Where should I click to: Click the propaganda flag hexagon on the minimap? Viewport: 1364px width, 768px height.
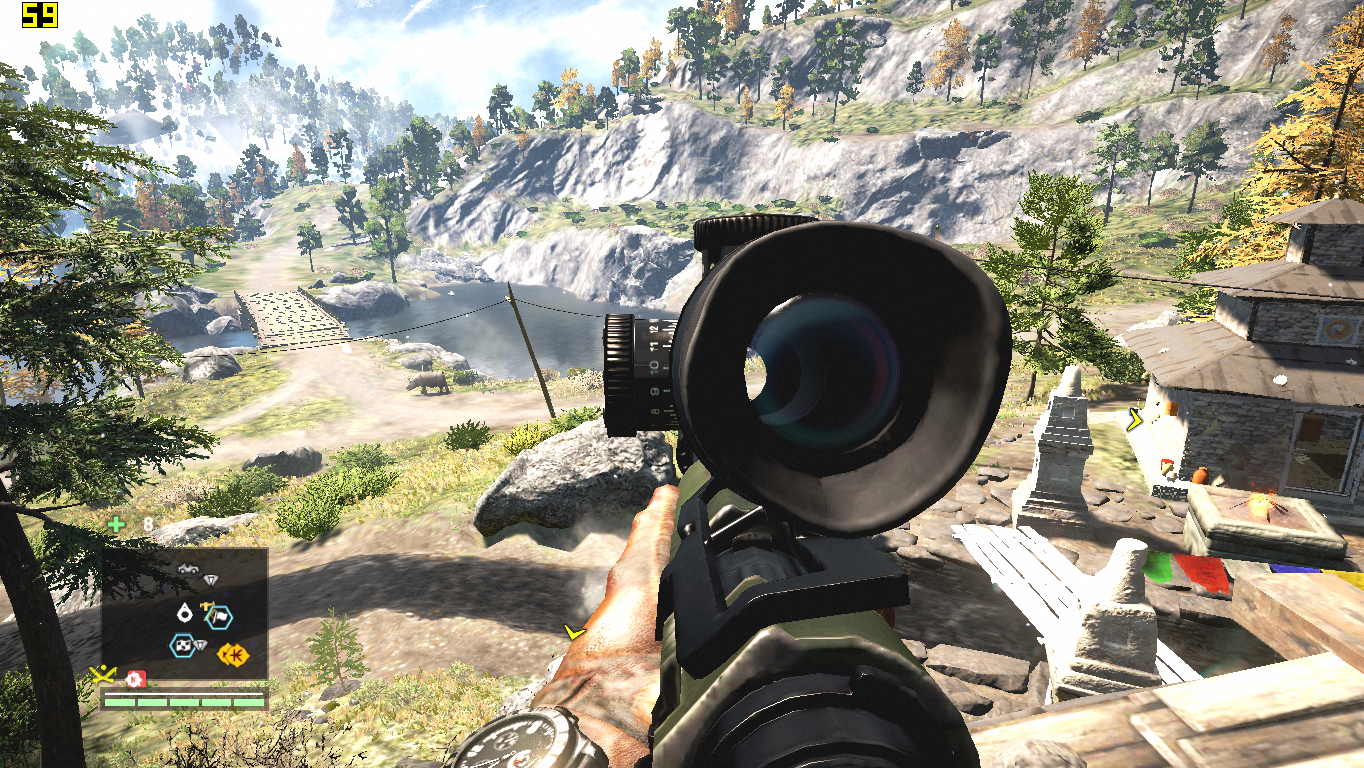tap(219, 618)
